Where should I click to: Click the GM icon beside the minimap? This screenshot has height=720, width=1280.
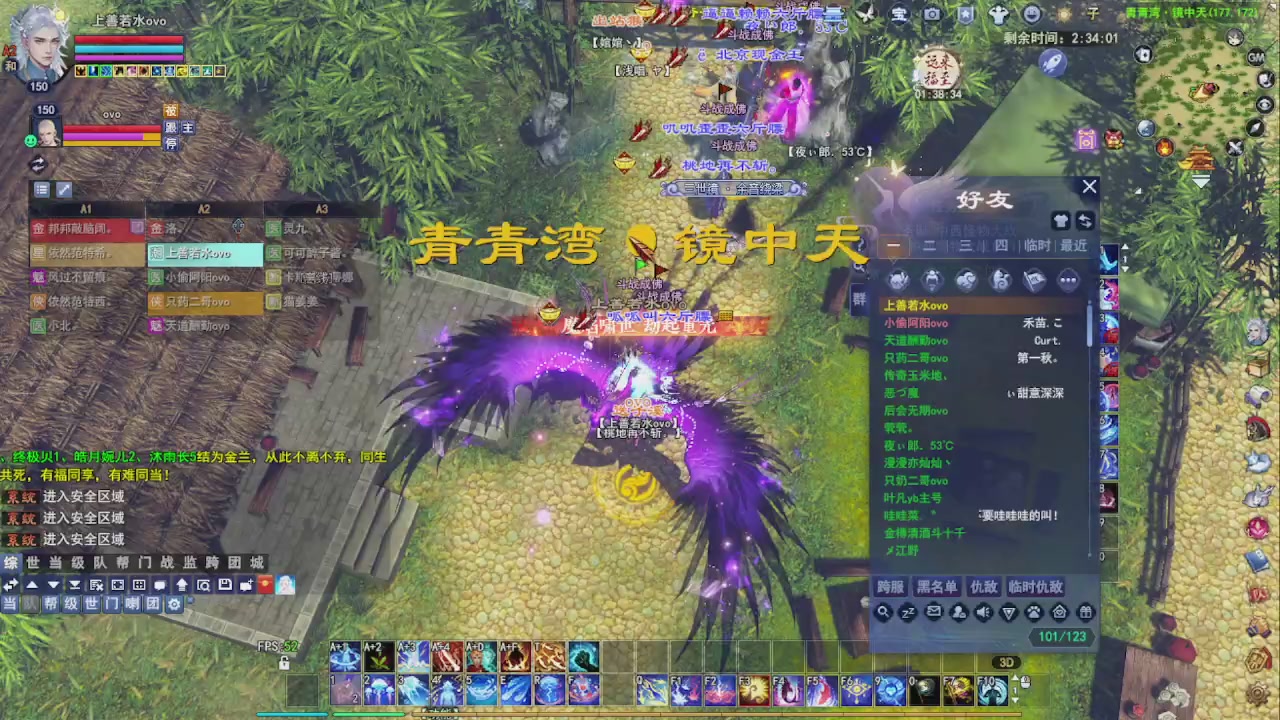coord(1254,57)
